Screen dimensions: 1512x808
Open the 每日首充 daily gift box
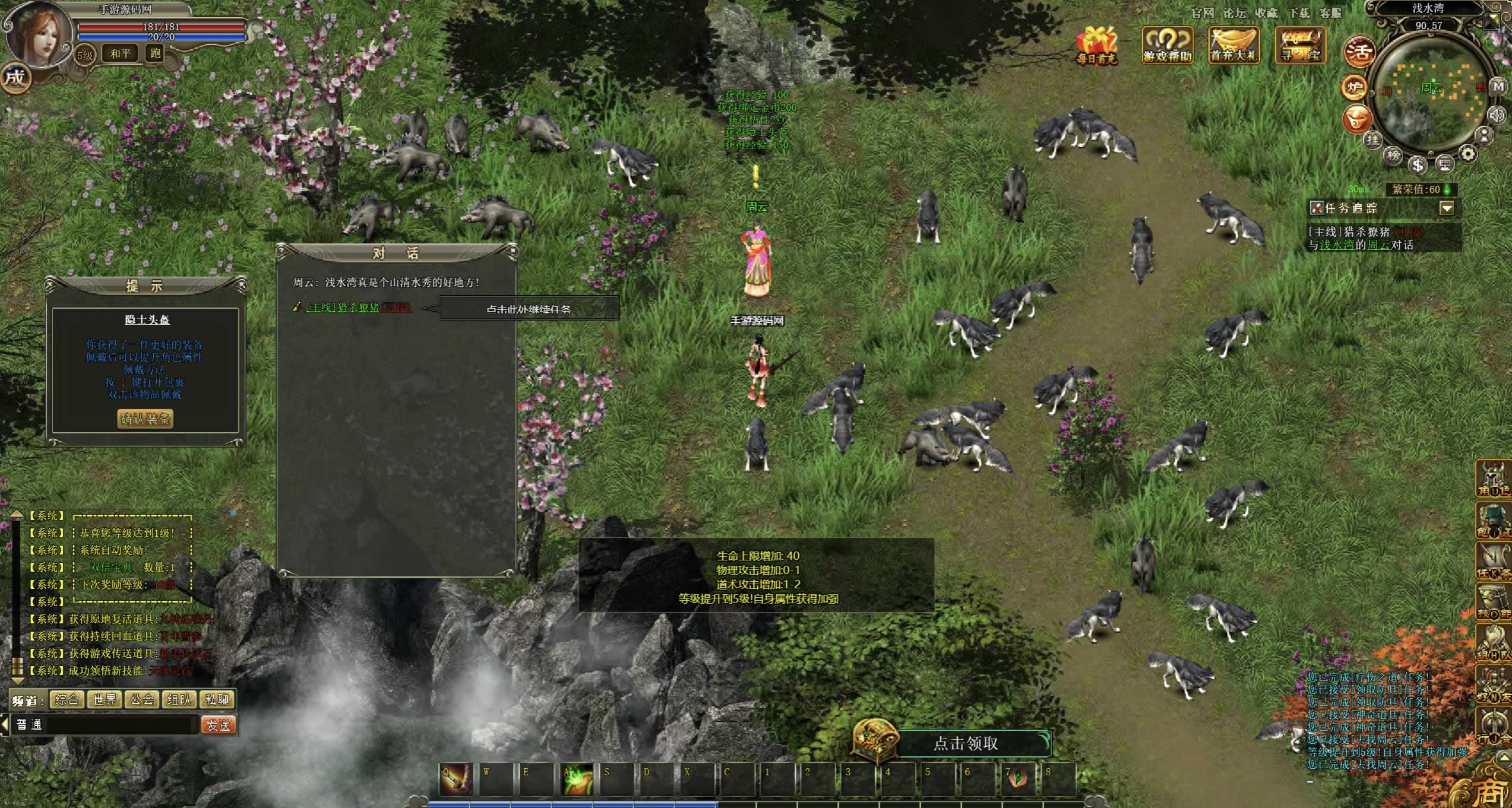click(1096, 44)
